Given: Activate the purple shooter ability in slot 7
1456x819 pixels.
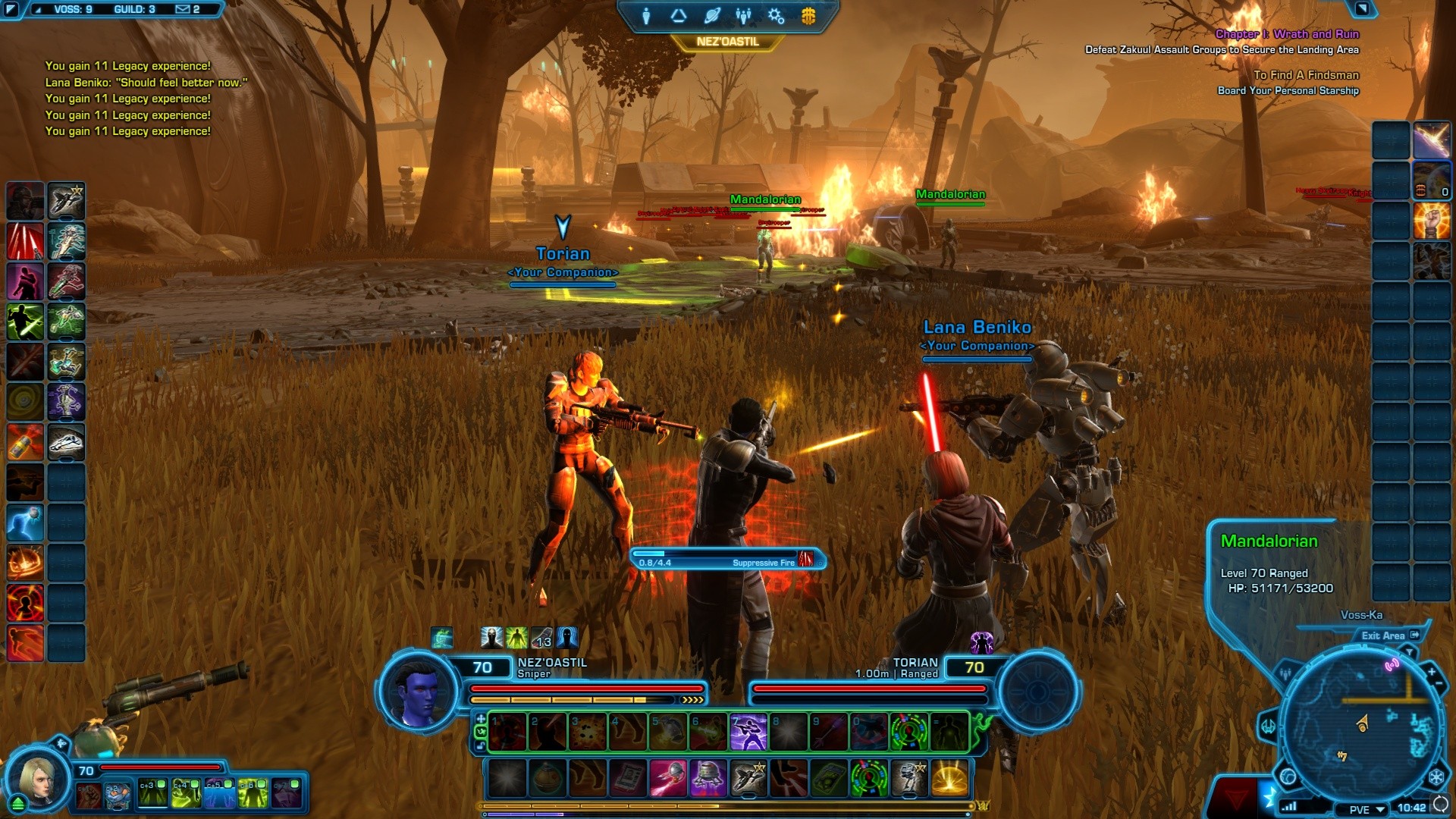Looking at the screenshot, I should click(x=748, y=733).
